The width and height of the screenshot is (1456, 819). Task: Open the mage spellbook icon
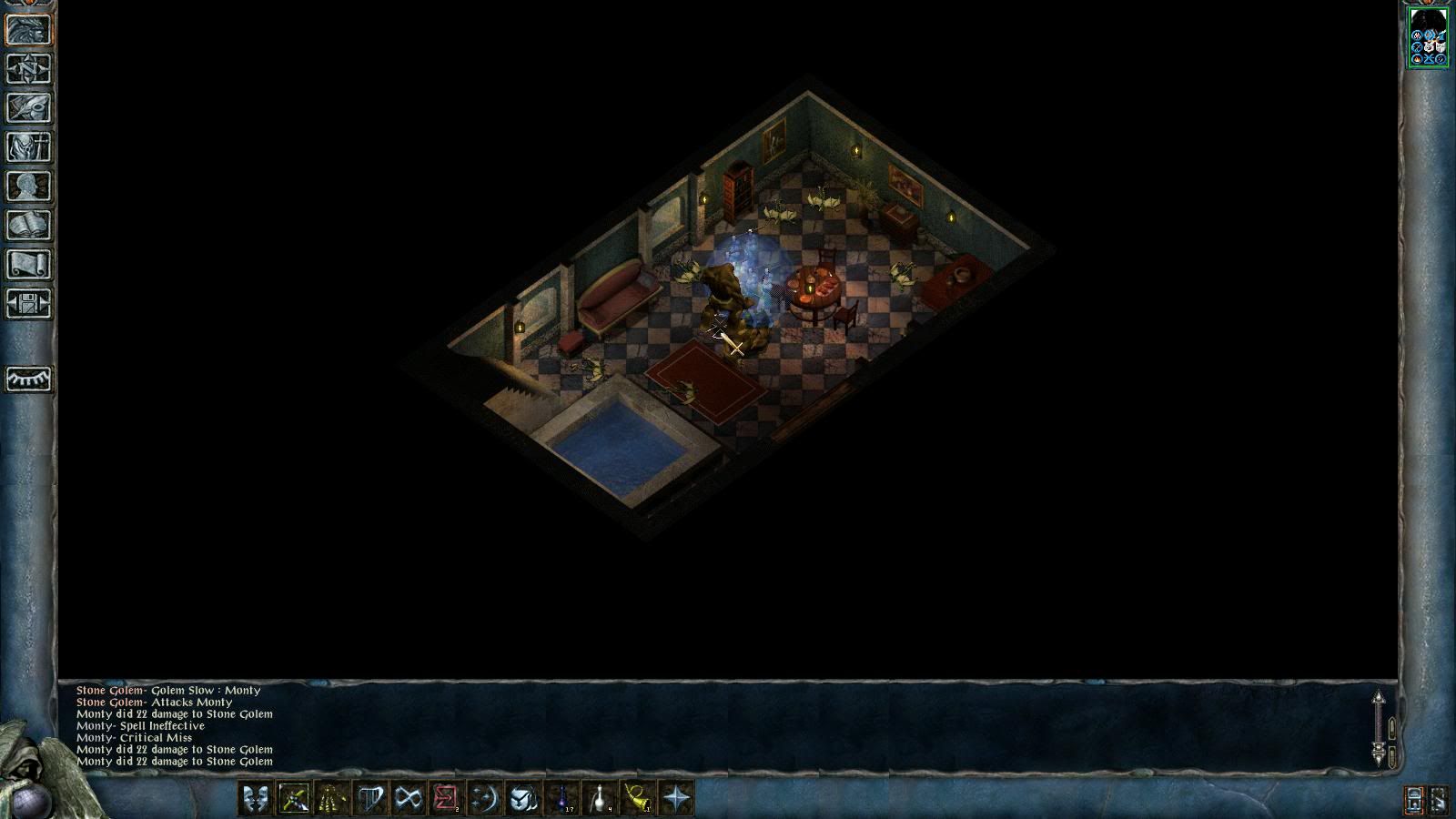(x=29, y=226)
